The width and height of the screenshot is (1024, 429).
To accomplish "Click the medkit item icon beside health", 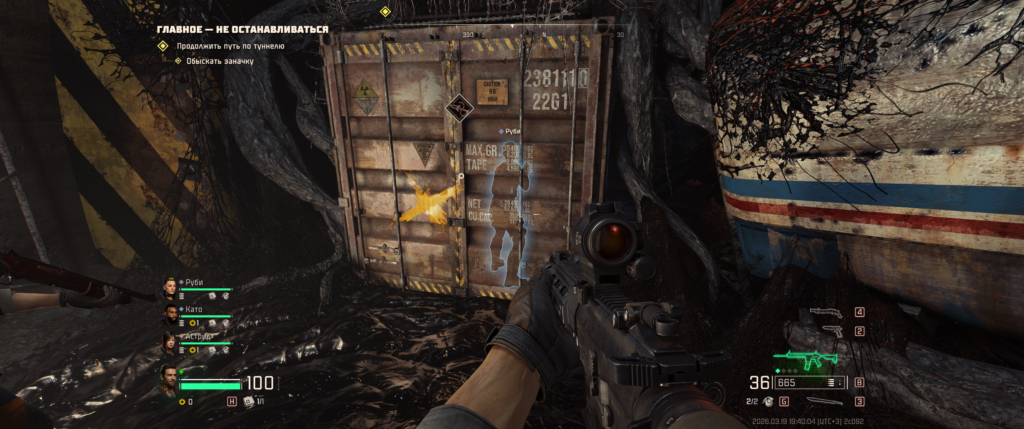I will [x=249, y=401].
